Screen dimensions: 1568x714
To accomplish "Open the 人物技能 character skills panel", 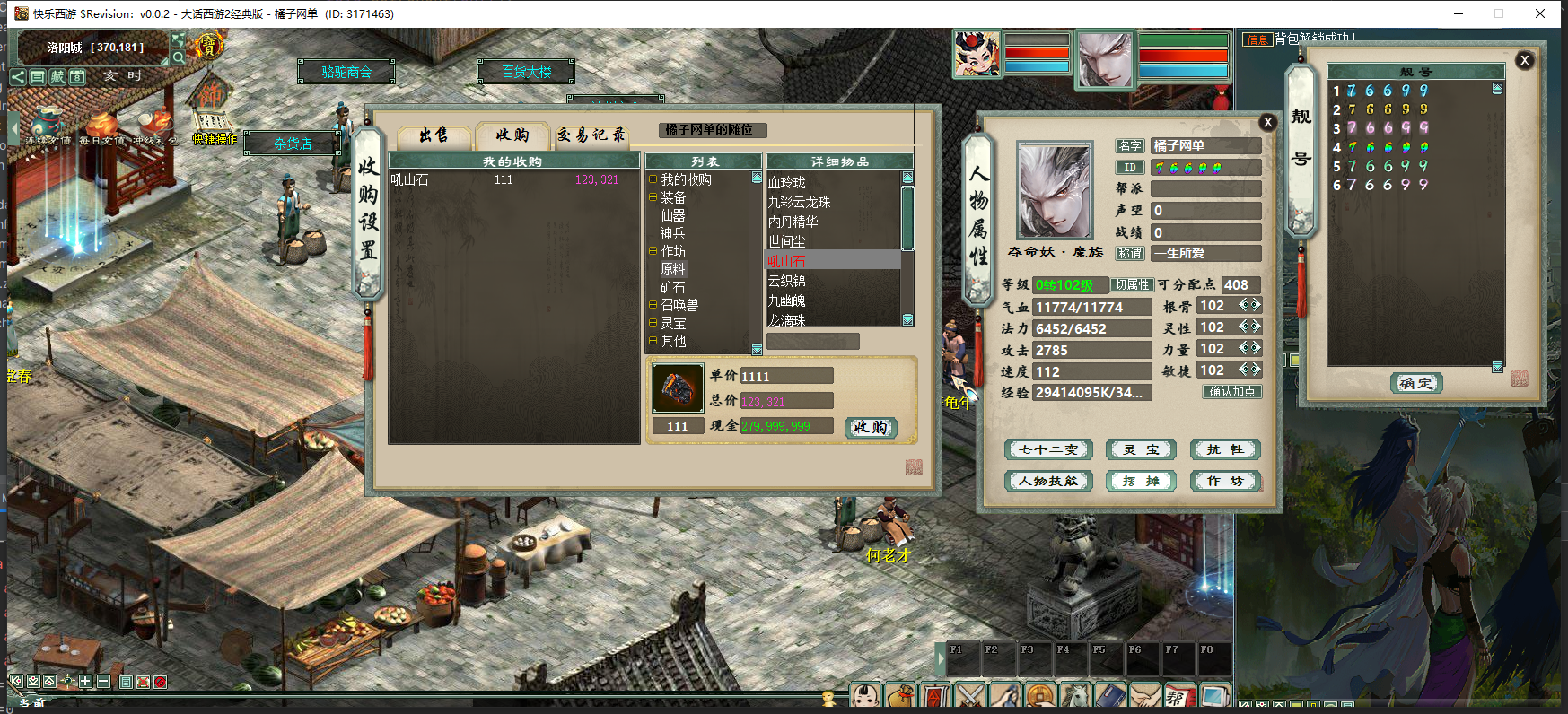I will point(1048,481).
